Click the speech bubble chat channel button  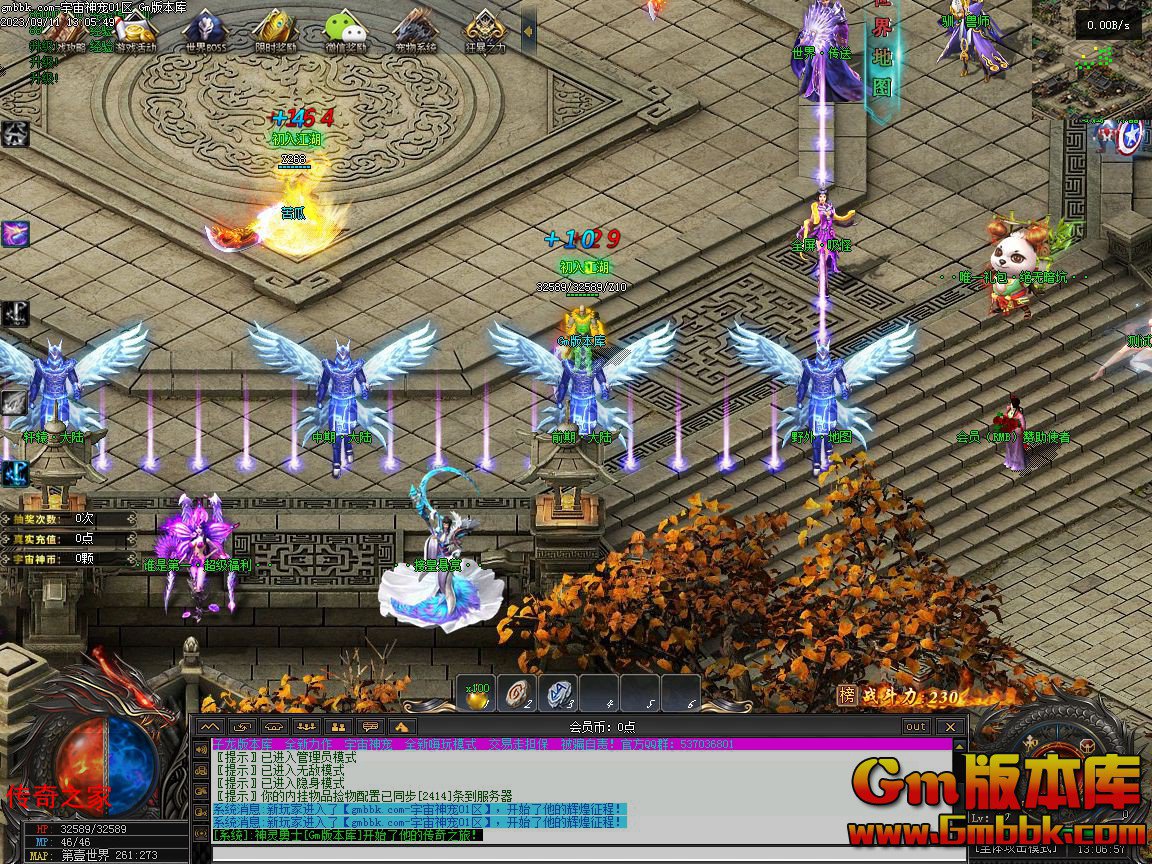coord(371,726)
